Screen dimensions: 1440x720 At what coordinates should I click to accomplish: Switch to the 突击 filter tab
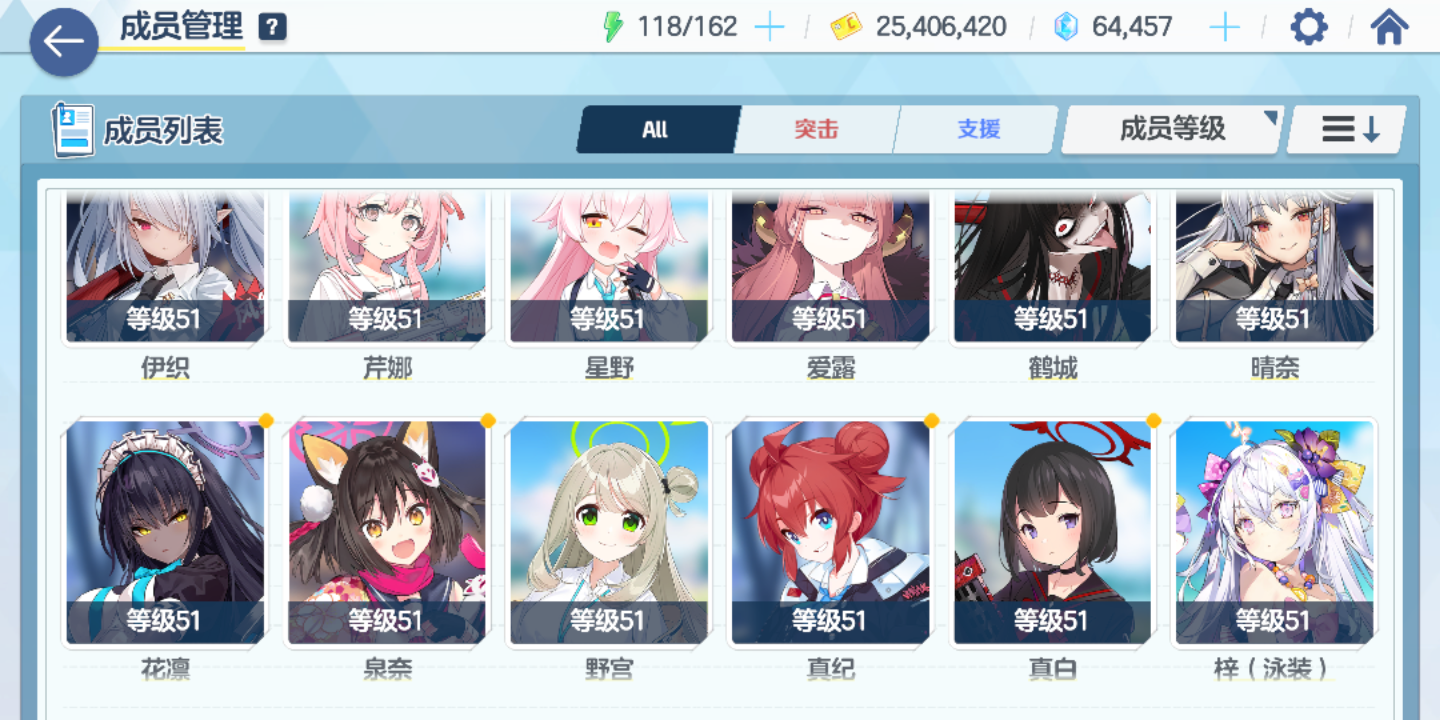(x=815, y=129)
